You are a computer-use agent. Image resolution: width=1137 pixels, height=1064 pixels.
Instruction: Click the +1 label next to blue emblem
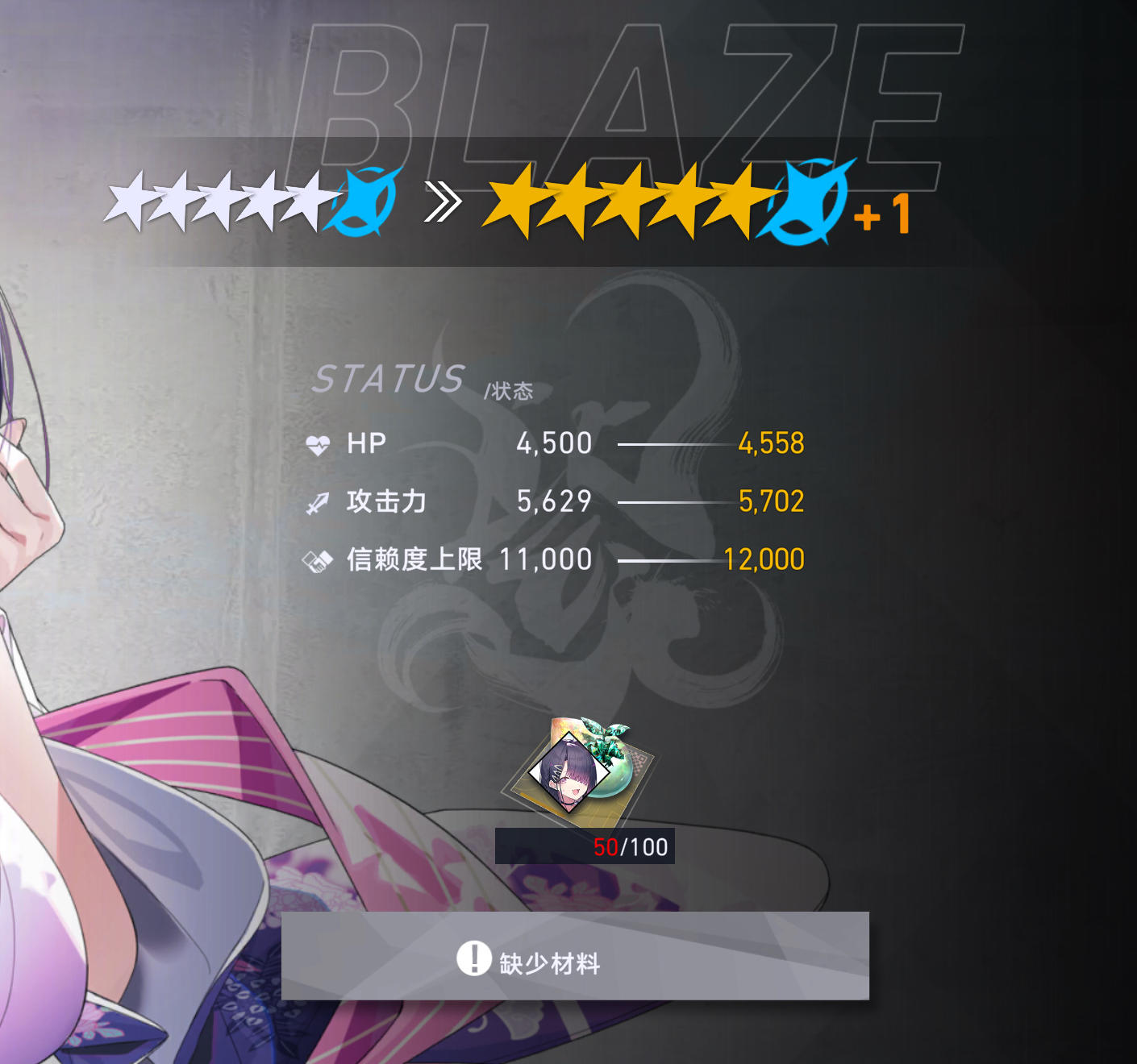882,214
